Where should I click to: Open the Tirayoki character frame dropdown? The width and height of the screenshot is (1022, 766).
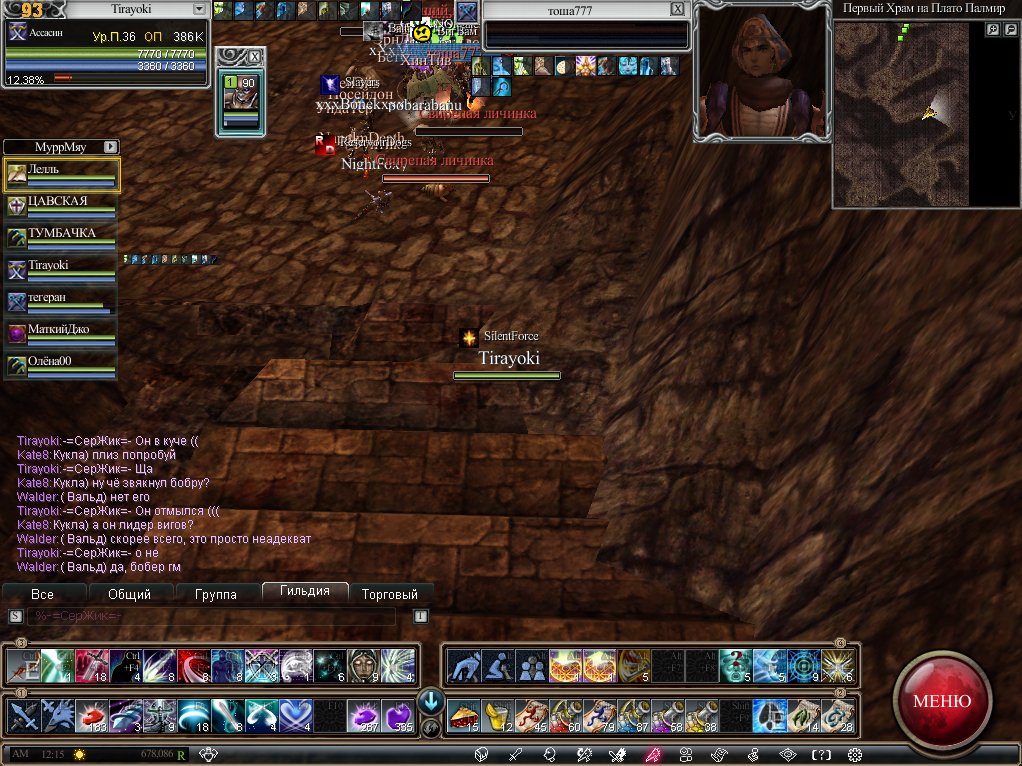point(199,9)
